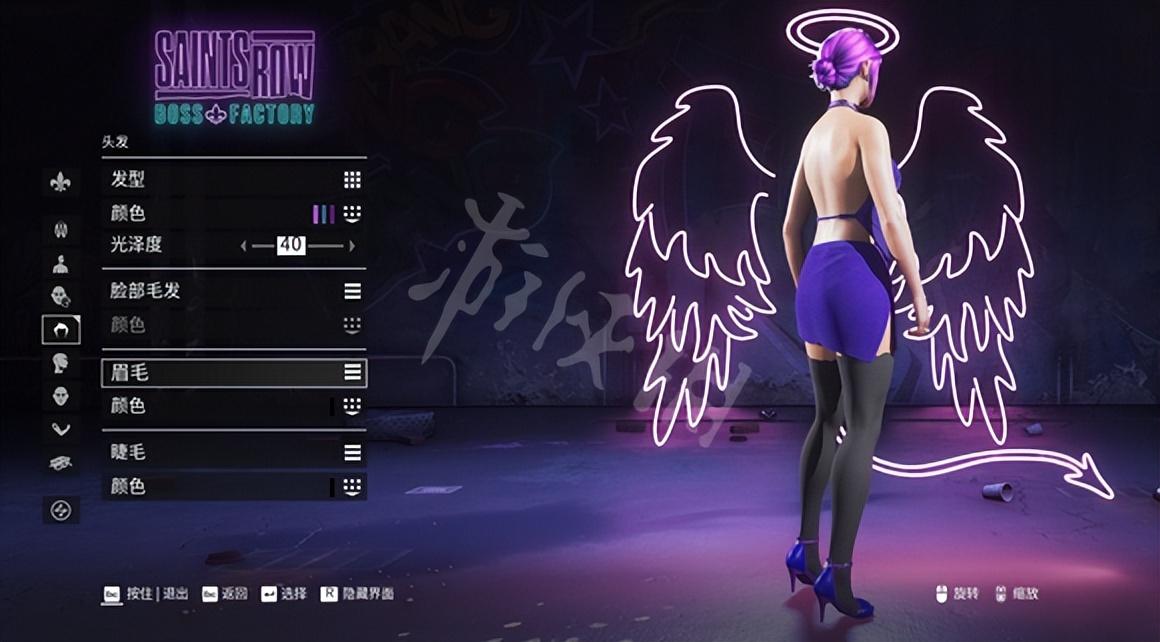Decrease 光泽度 with the left arrow

[x=243, y=246]
